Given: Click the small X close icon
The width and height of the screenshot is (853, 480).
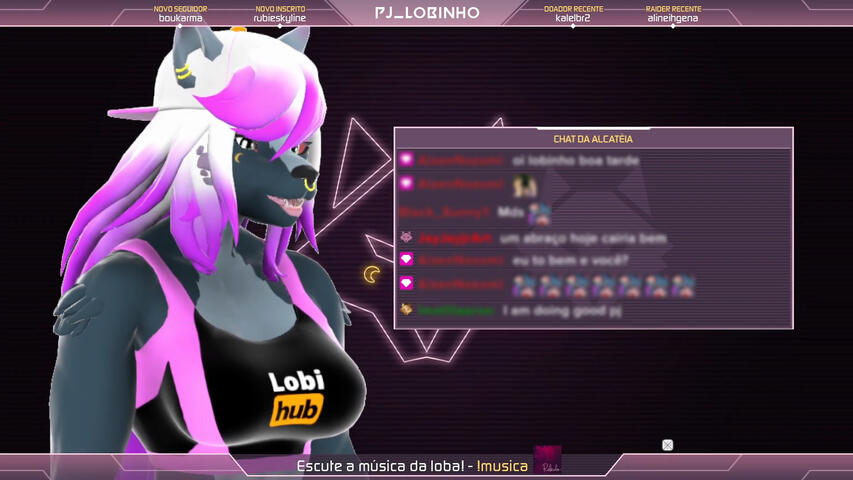Looking at the screenshot, I should point(667,445).
